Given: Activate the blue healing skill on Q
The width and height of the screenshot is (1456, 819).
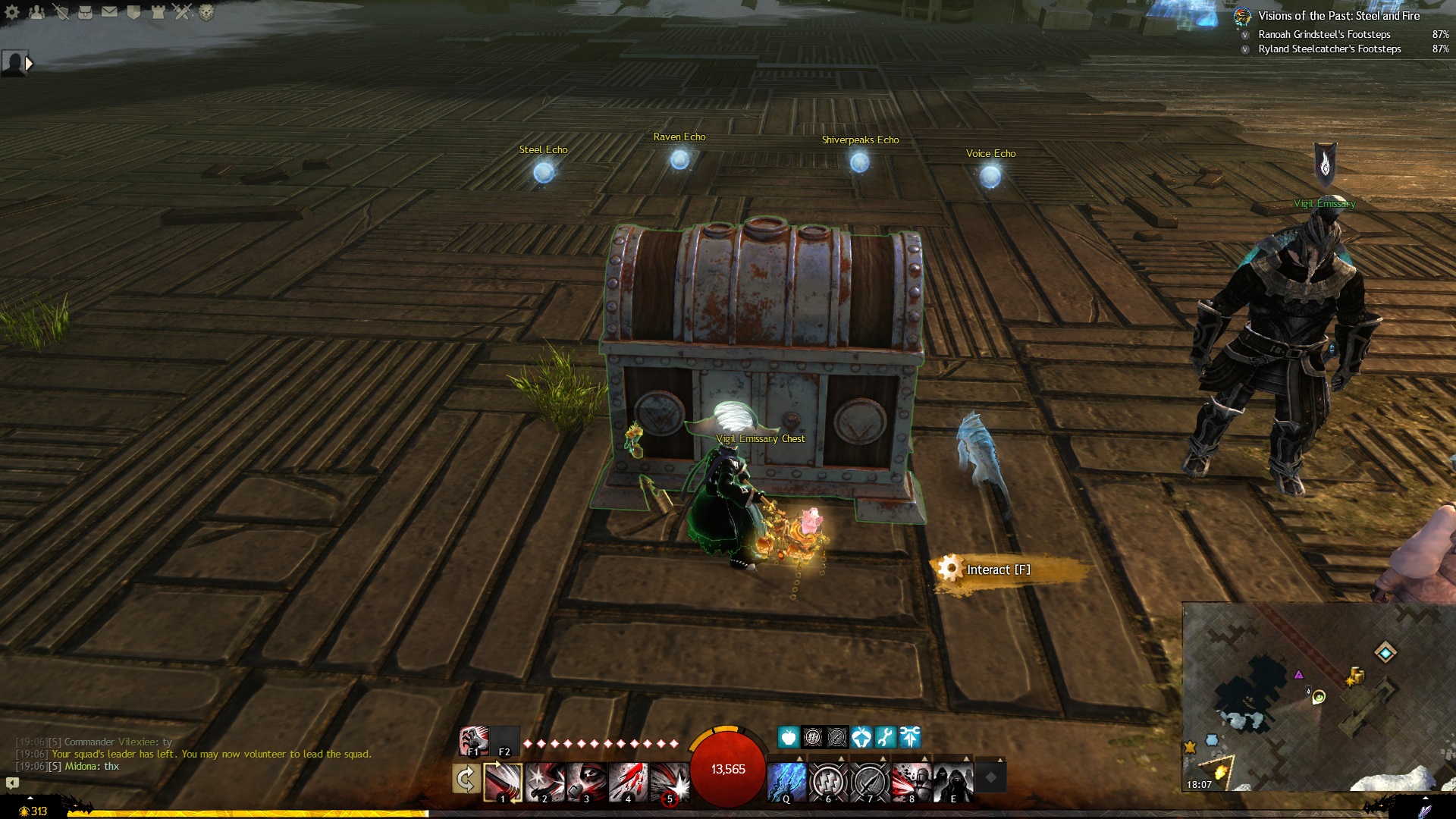Looking at the screenshot, I should (786, 783).
